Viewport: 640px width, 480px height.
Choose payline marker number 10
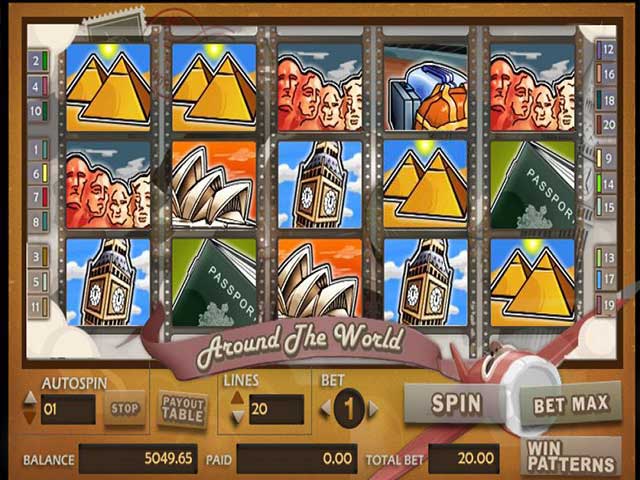(38, 109)
